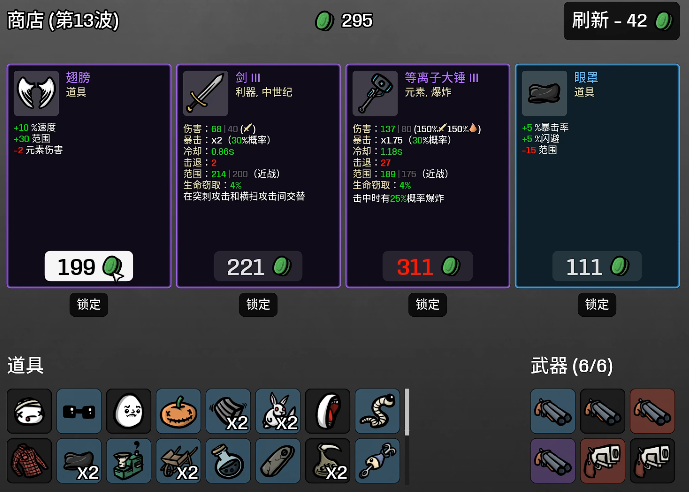This screenshot has height=492, width=689.
Task: Select the wheelbarrow item slot
Action: coord(179,461)
